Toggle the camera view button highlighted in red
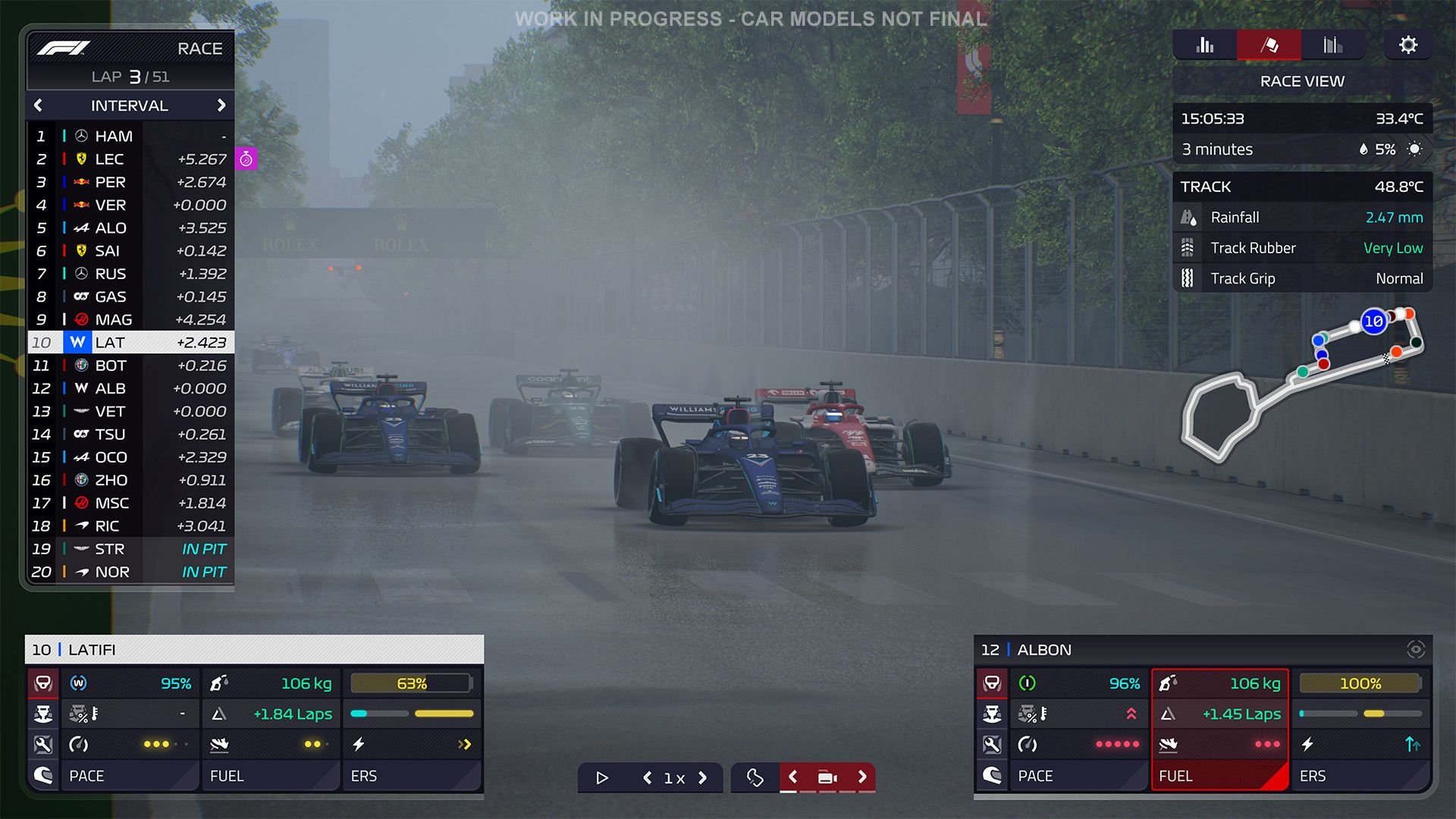The height and width of the screenshot is (819, 1456). pyautogui.click(x=827, y=777)
